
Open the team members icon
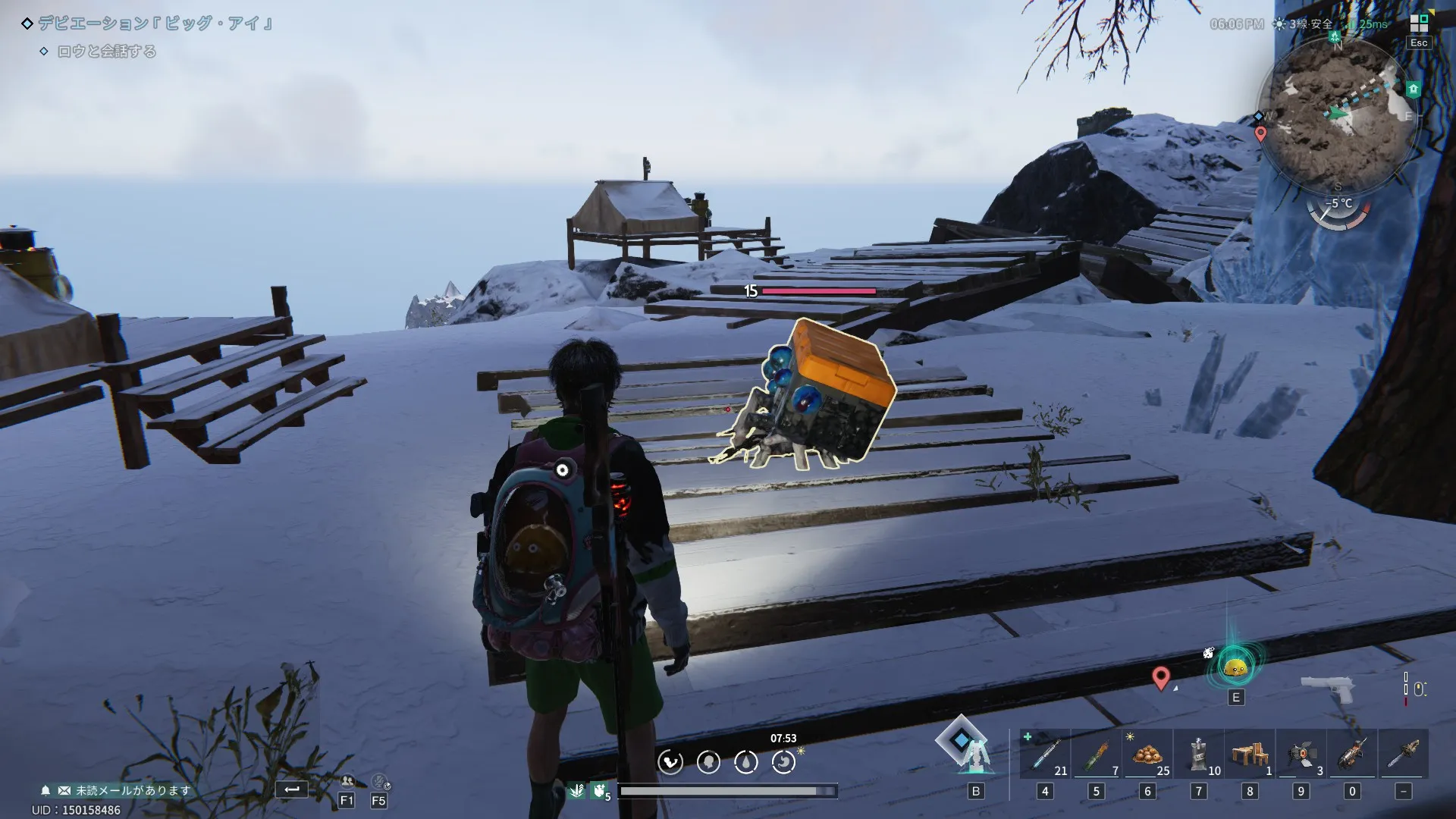click(x=347, y=781)
